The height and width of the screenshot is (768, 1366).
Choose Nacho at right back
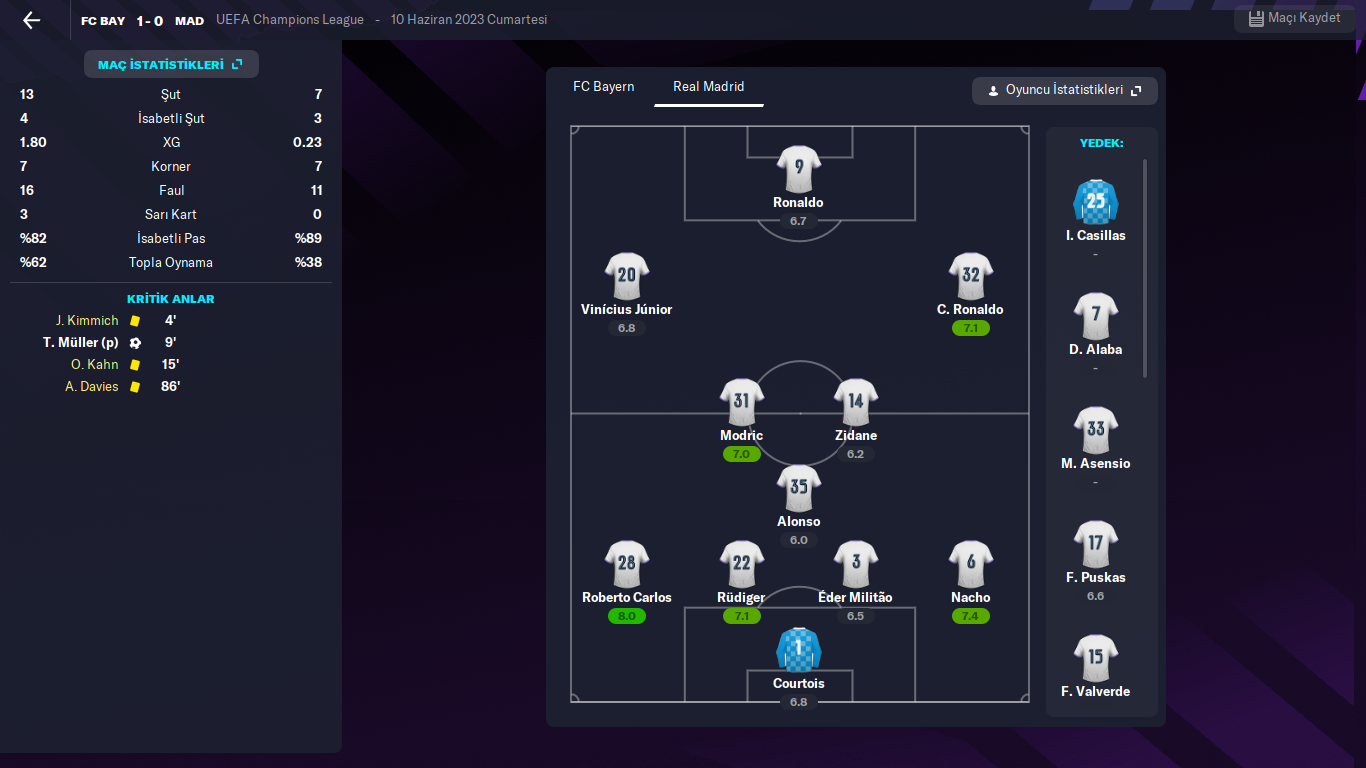[x=970, y=565]
